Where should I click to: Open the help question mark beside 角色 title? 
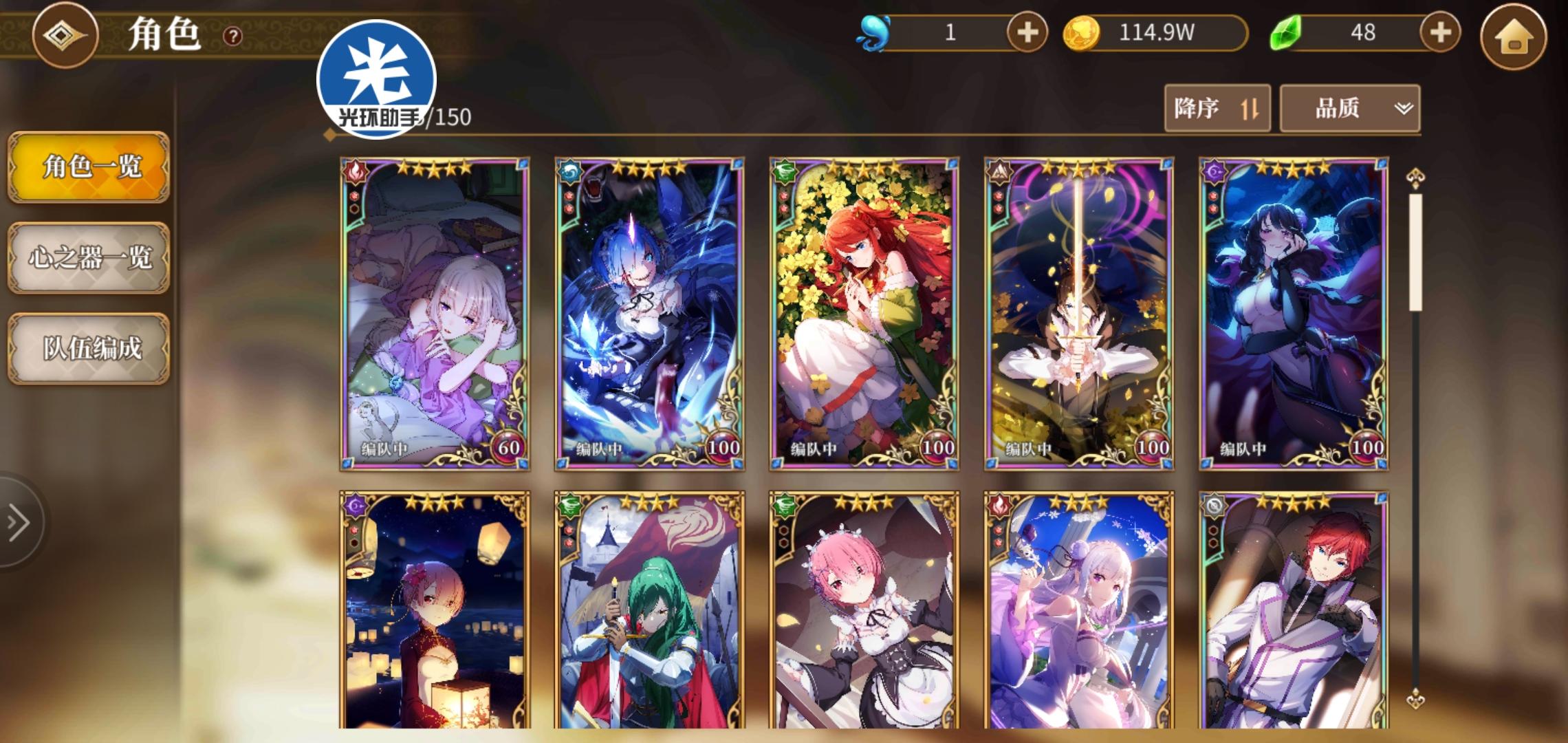[231, 36]
